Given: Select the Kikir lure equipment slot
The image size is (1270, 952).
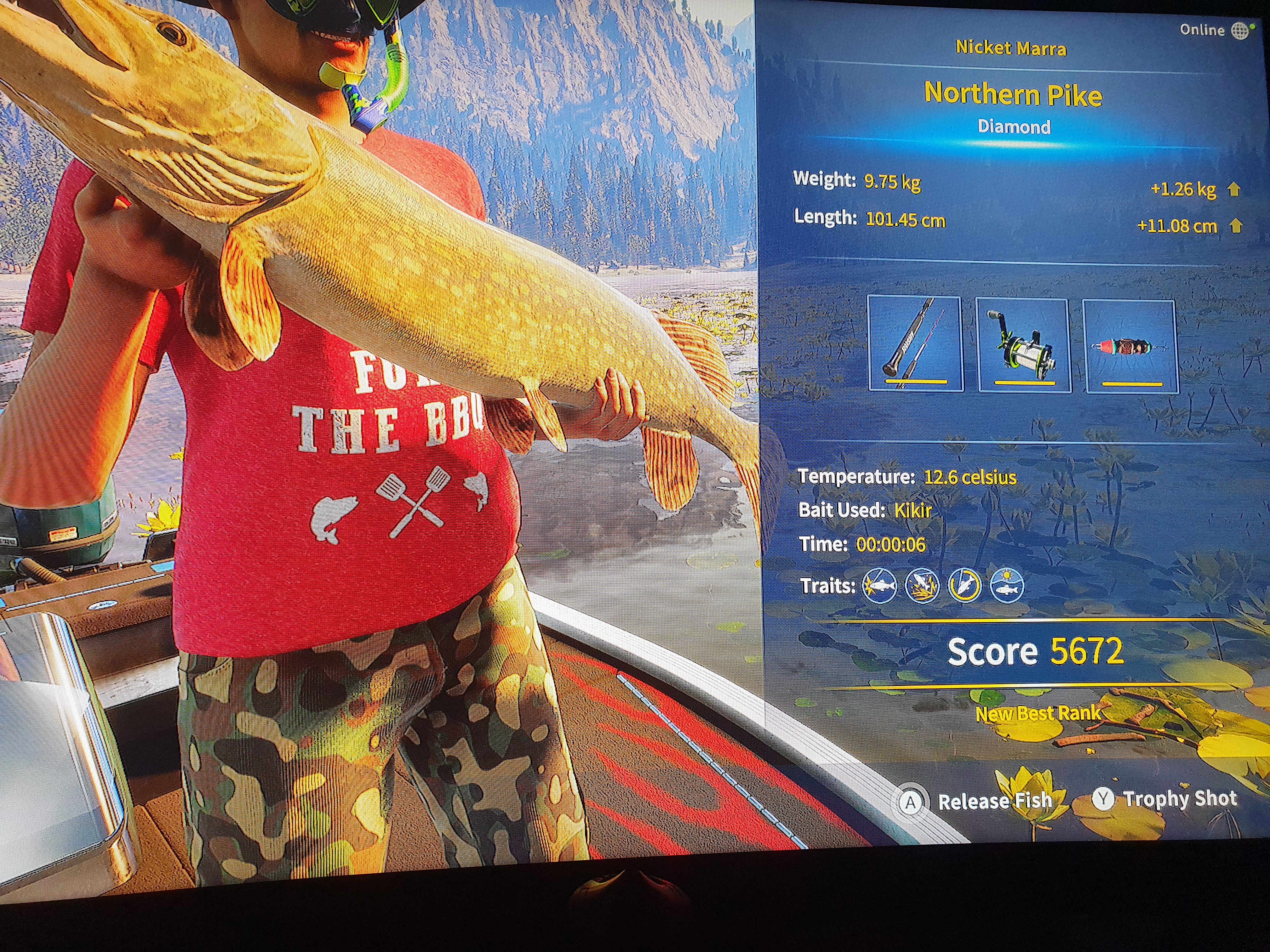Looking at the screenshot, I should tap(1130, 347).
